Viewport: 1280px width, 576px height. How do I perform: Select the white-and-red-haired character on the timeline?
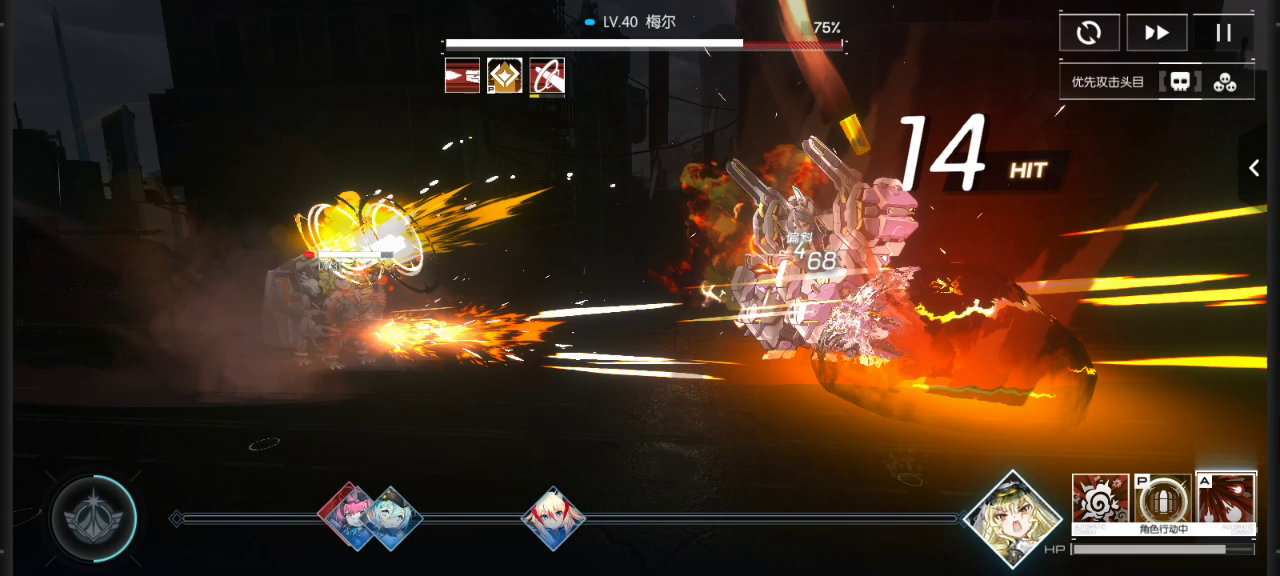point(553,518)
